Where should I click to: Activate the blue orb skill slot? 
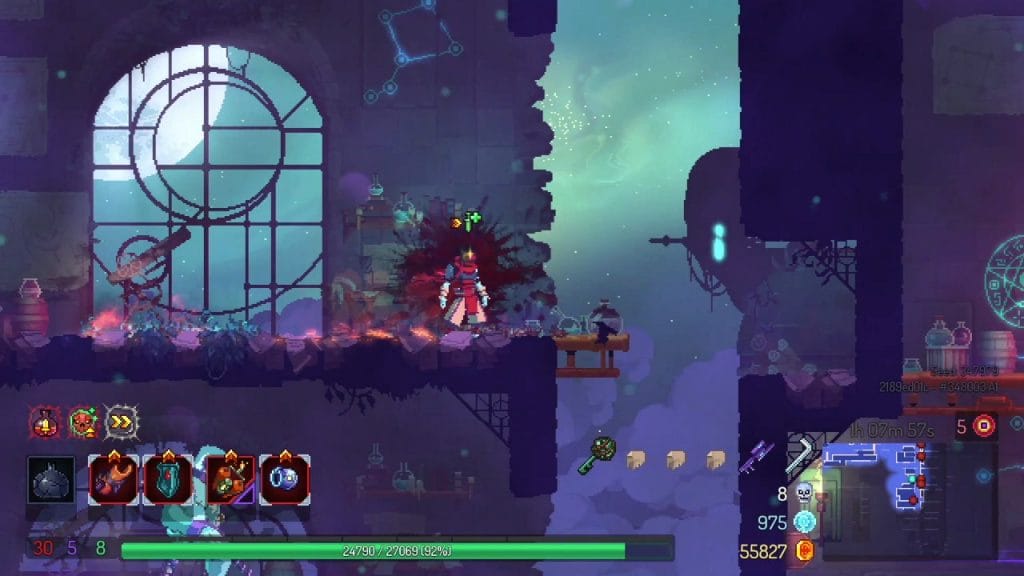285,479
